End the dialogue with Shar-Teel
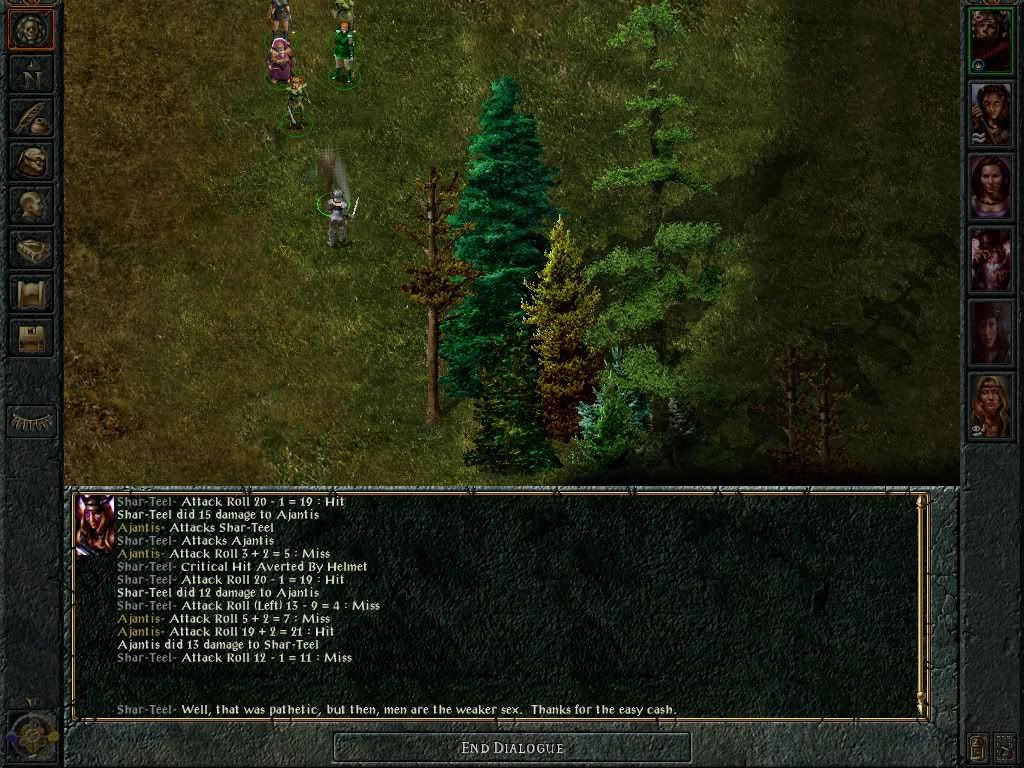1024x768 pixels. 512,747
